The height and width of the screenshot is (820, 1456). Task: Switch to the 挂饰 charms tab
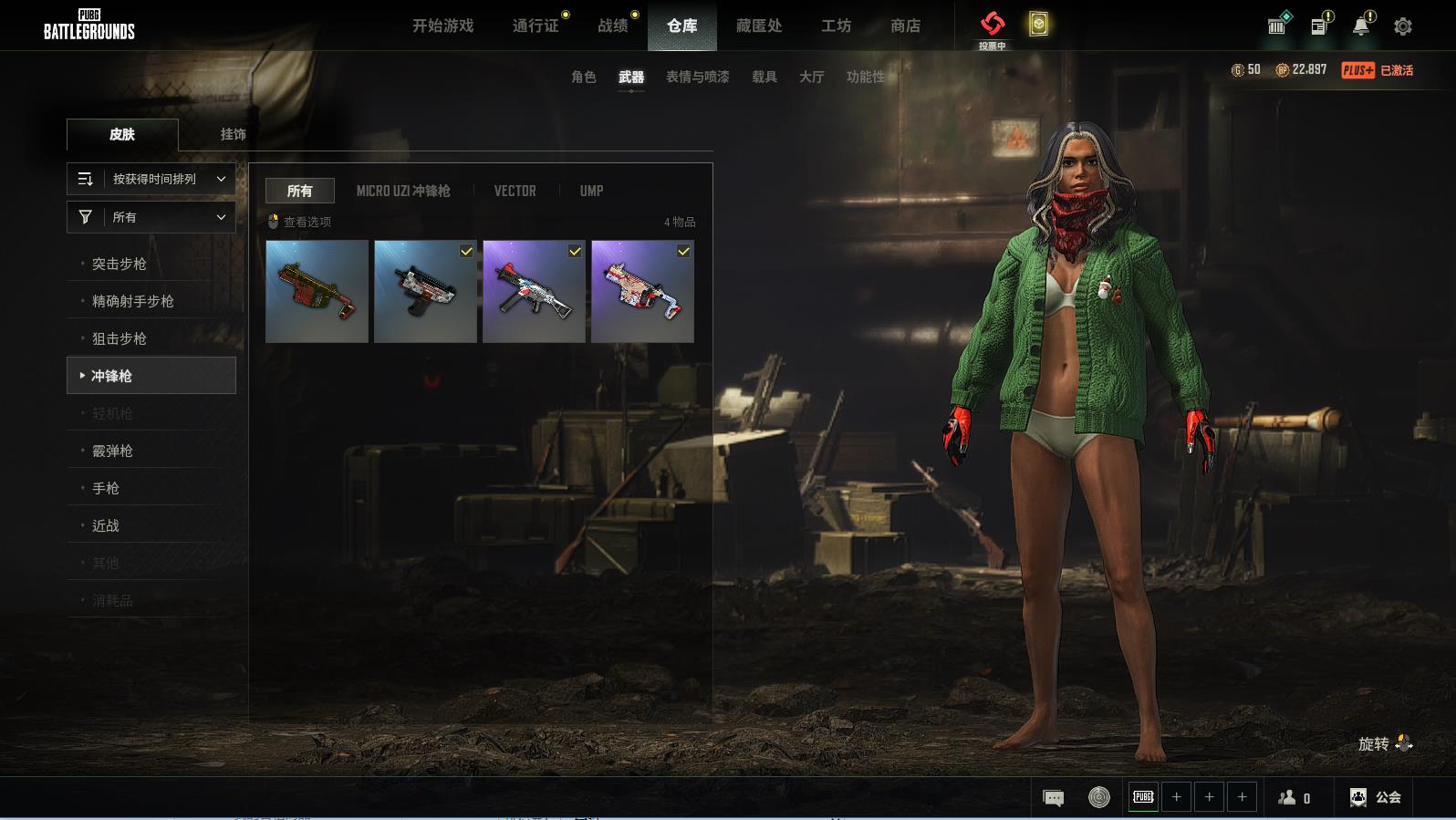coord(233,134)
